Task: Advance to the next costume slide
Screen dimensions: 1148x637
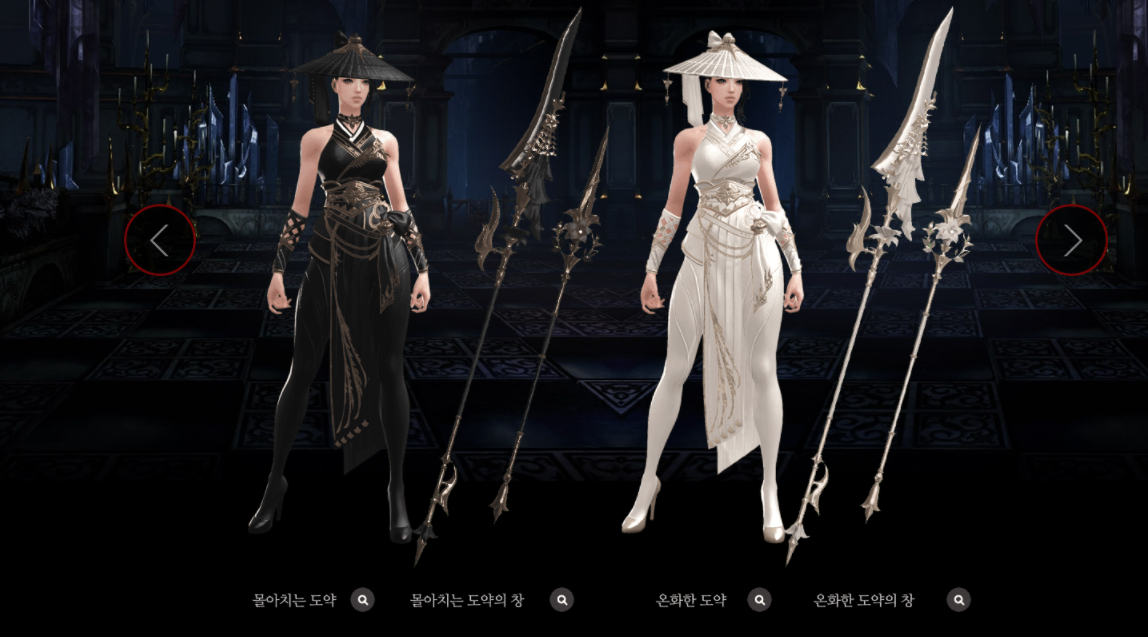Action: [x=1072, y=240]
